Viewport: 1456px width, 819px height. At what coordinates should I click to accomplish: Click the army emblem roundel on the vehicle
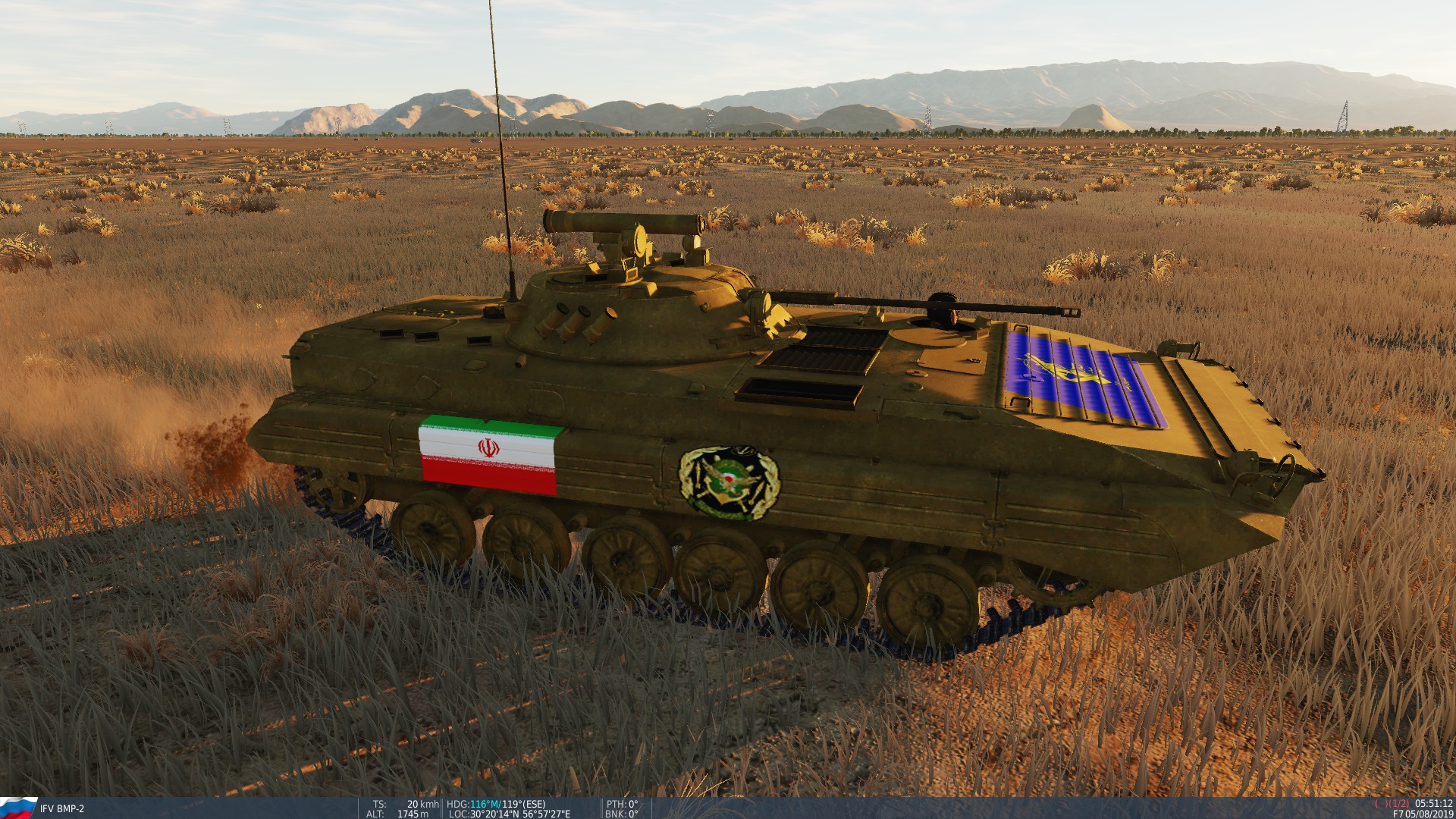(728, 478)
